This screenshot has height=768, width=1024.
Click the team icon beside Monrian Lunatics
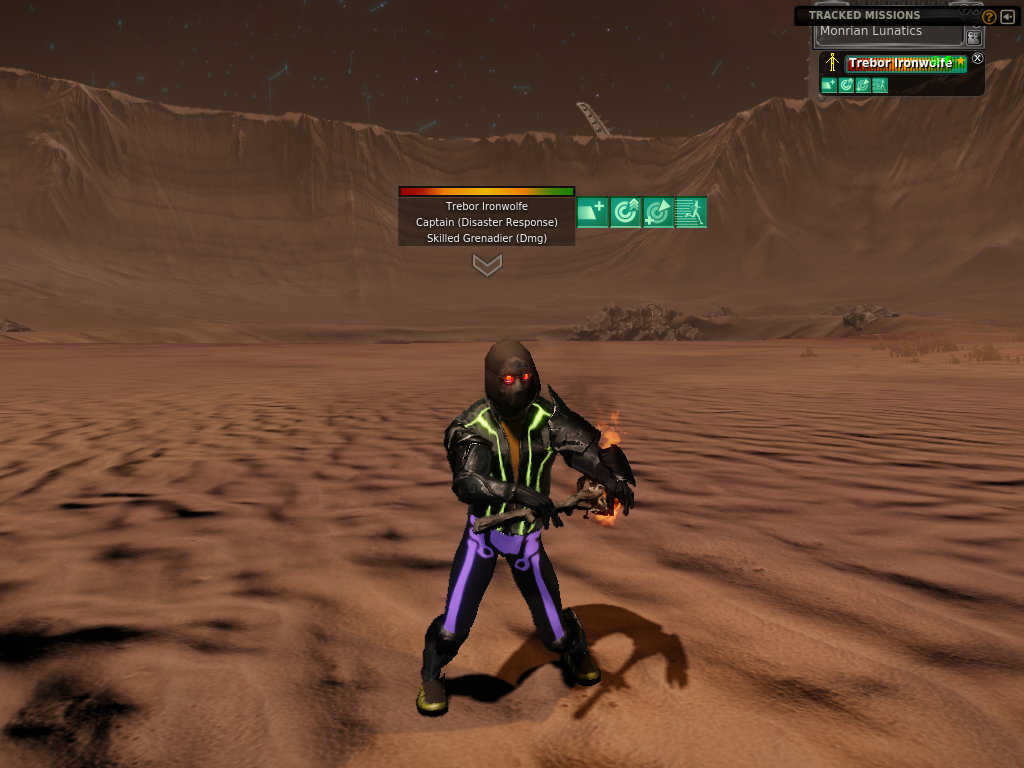pyautogui.click(x=973, y=36)
